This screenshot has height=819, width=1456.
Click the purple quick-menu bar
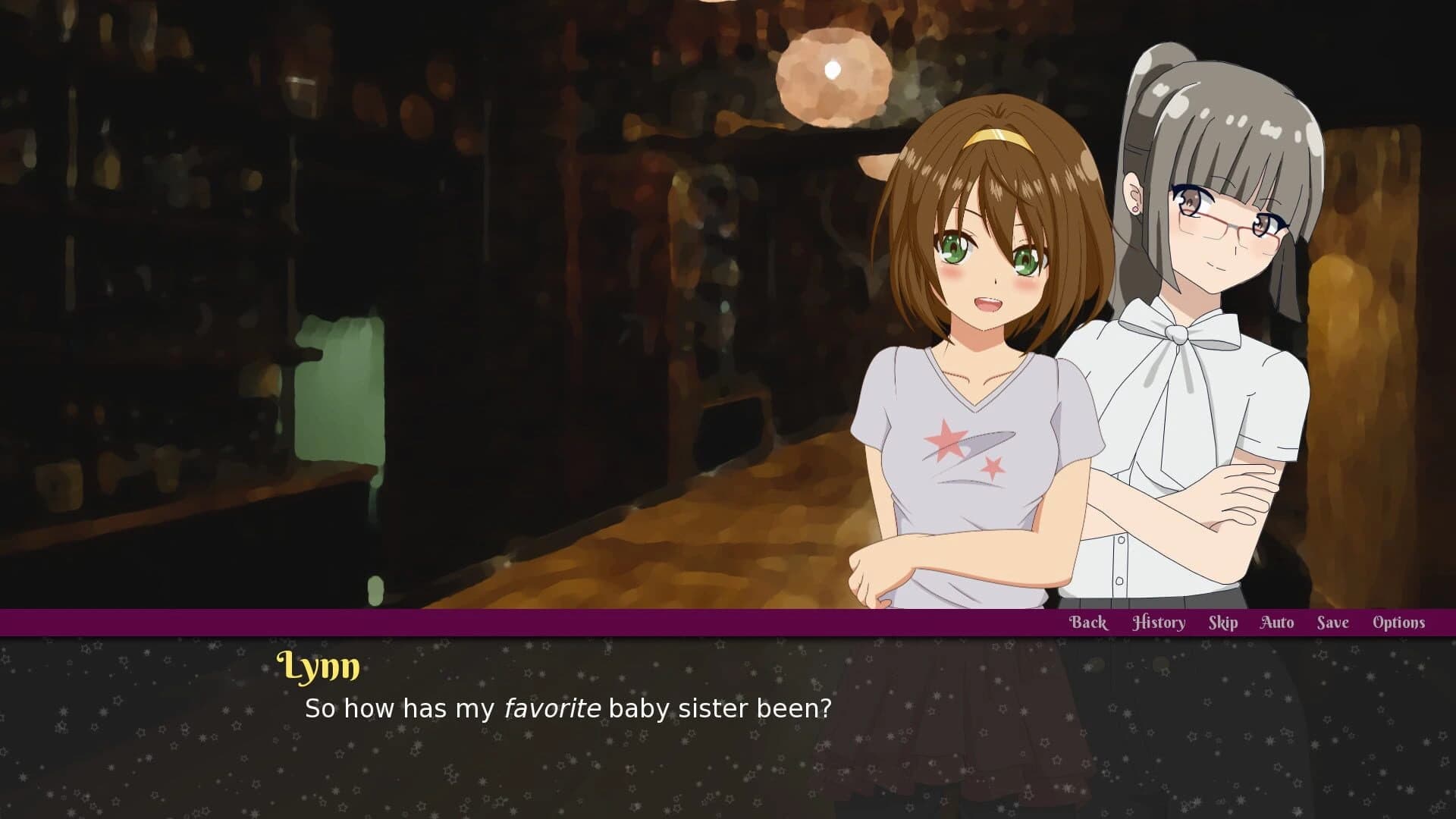tap(531, 622)
